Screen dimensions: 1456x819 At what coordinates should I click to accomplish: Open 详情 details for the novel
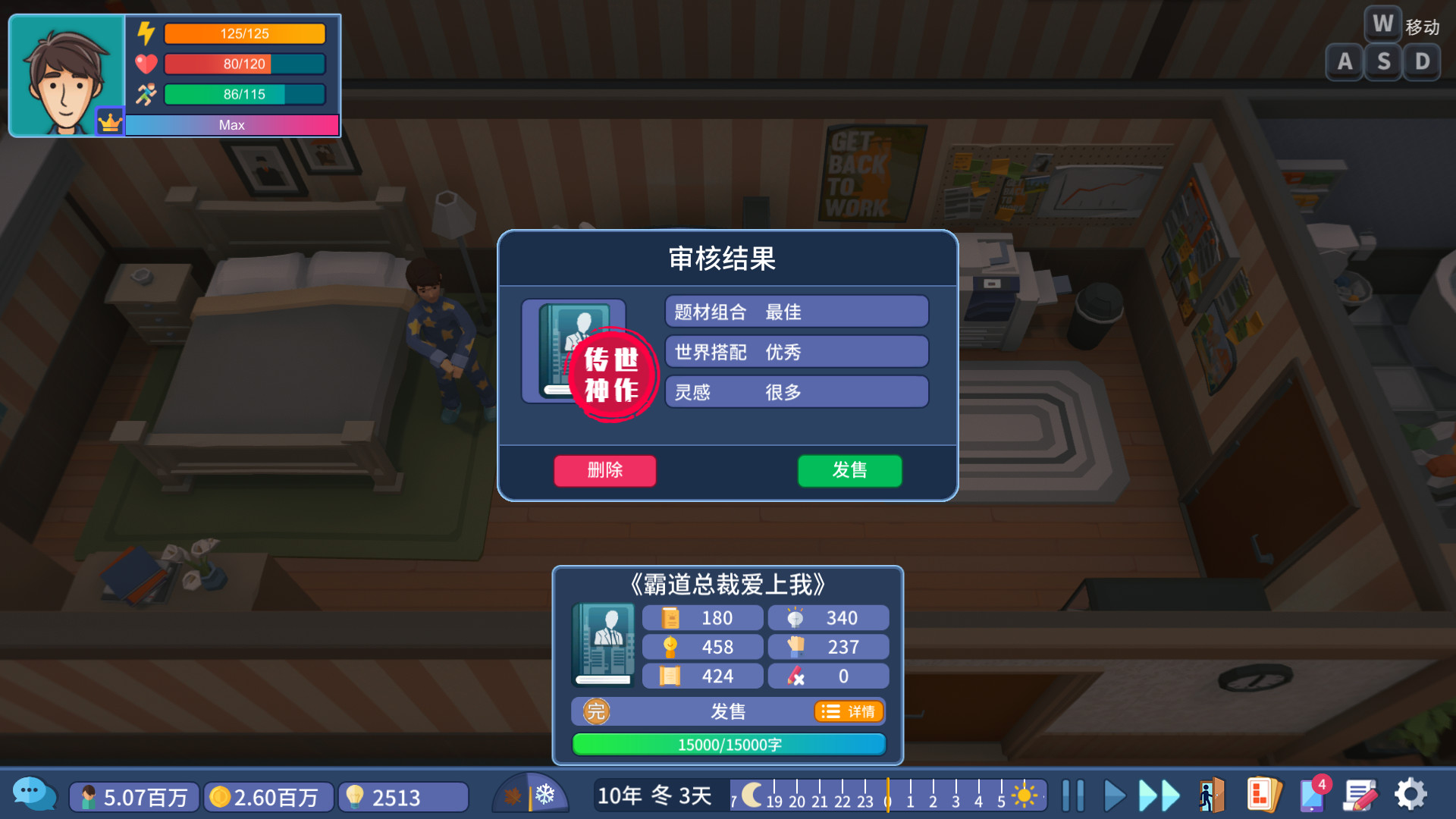click(849, 711)
